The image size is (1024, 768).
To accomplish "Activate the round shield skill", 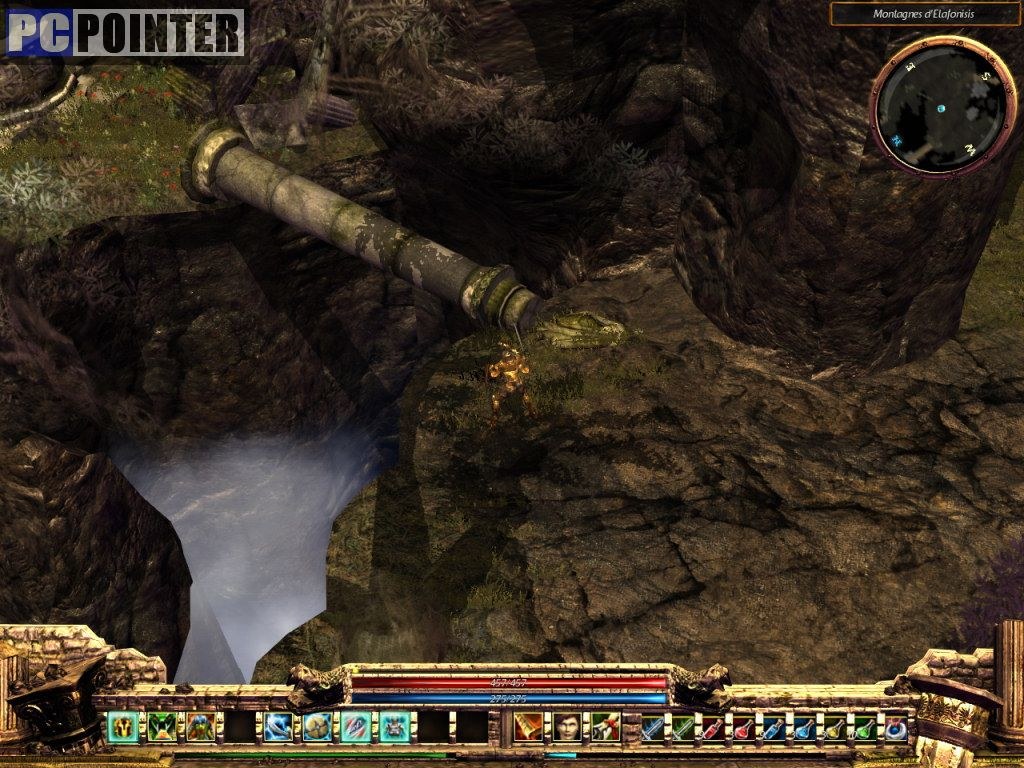I will pyautogui.click(x=317, y=726).
